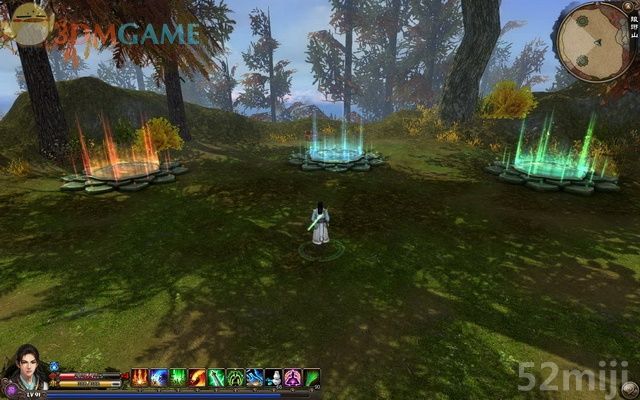Activate the green winged emblem skill

pyautogui.click(x=236, y=377)
